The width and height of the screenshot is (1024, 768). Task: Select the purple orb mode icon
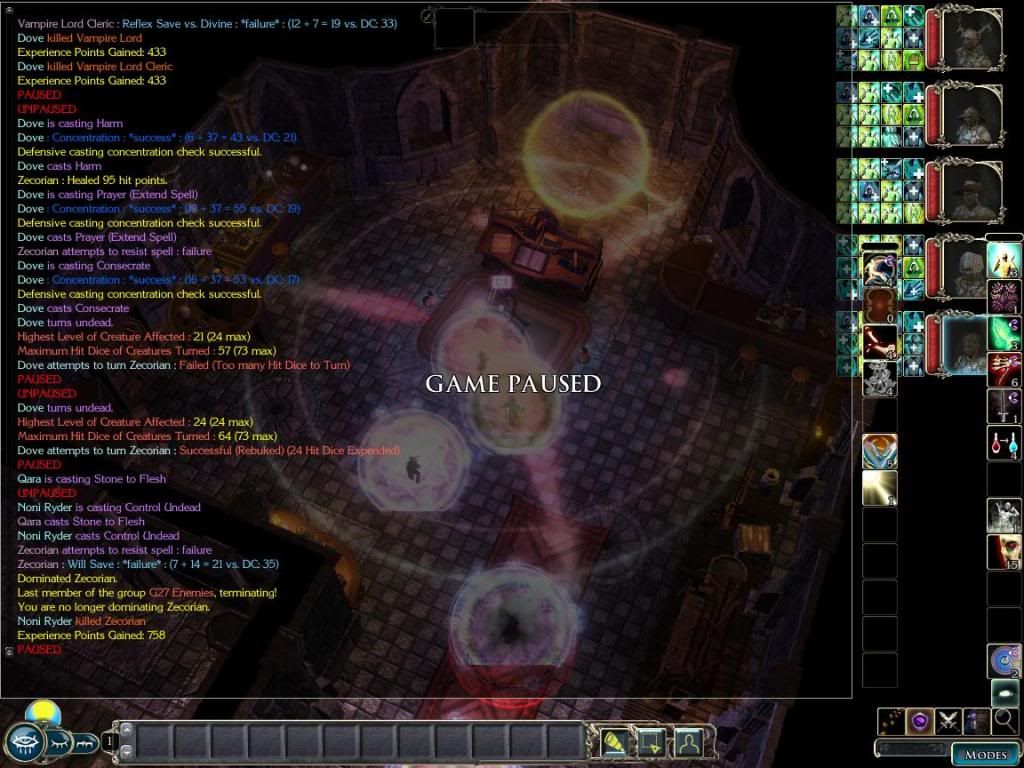[919, 720]
